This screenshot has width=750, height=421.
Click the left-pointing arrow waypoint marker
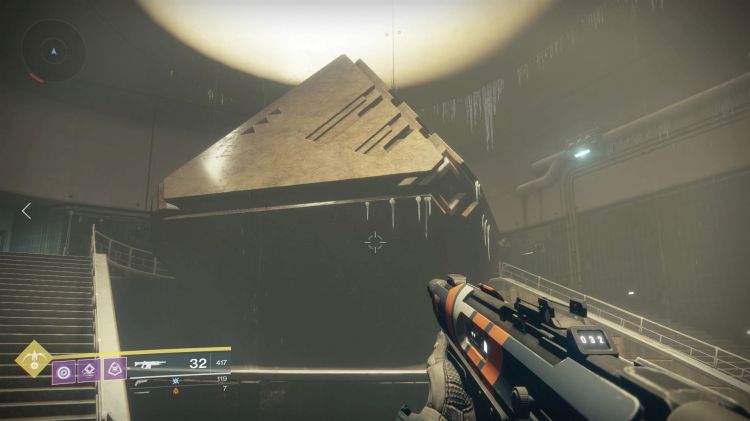tap(26, 210)
